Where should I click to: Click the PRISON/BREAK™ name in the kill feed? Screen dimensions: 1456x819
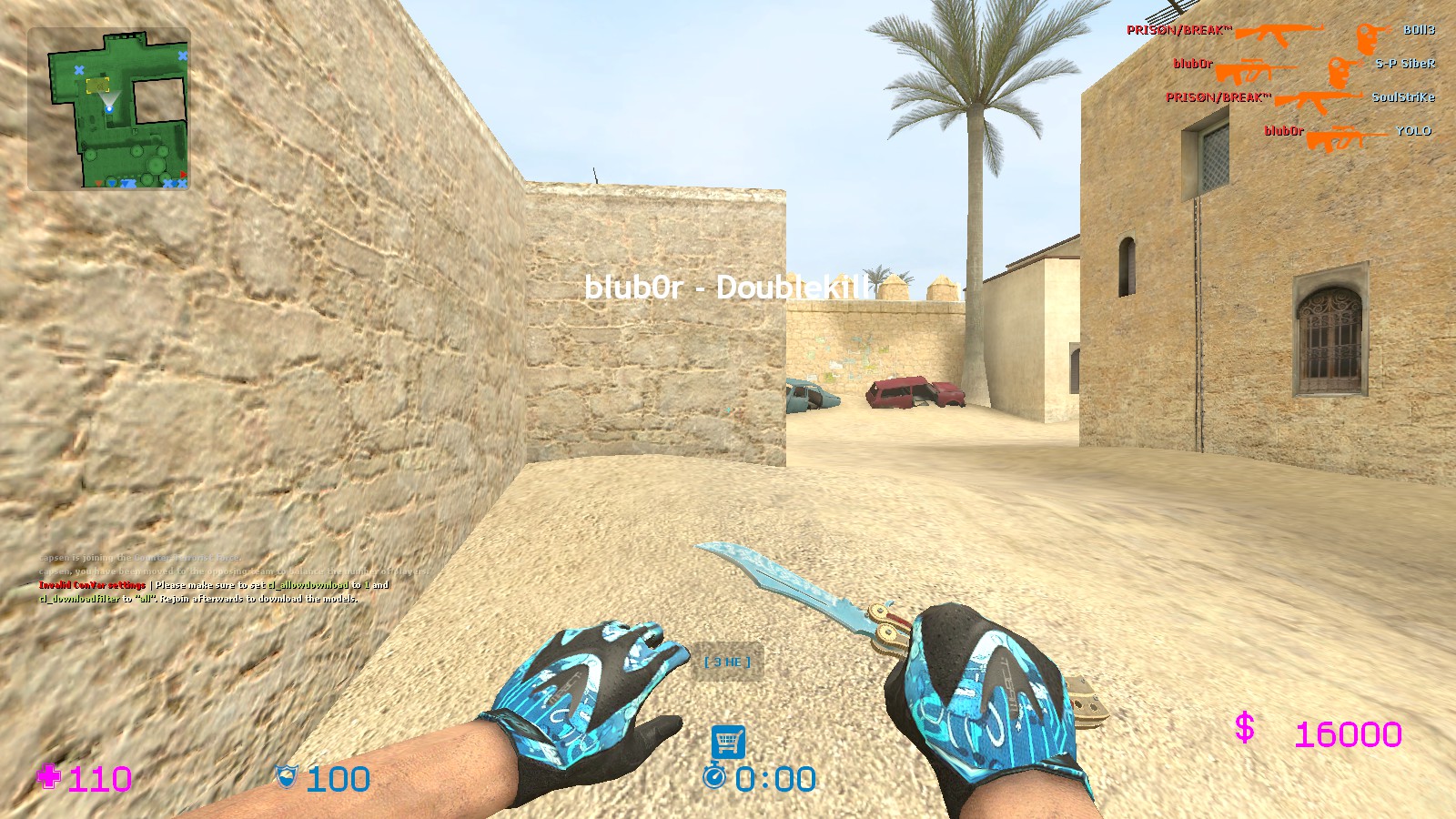pyautogui.click(x=1178, y=29)
